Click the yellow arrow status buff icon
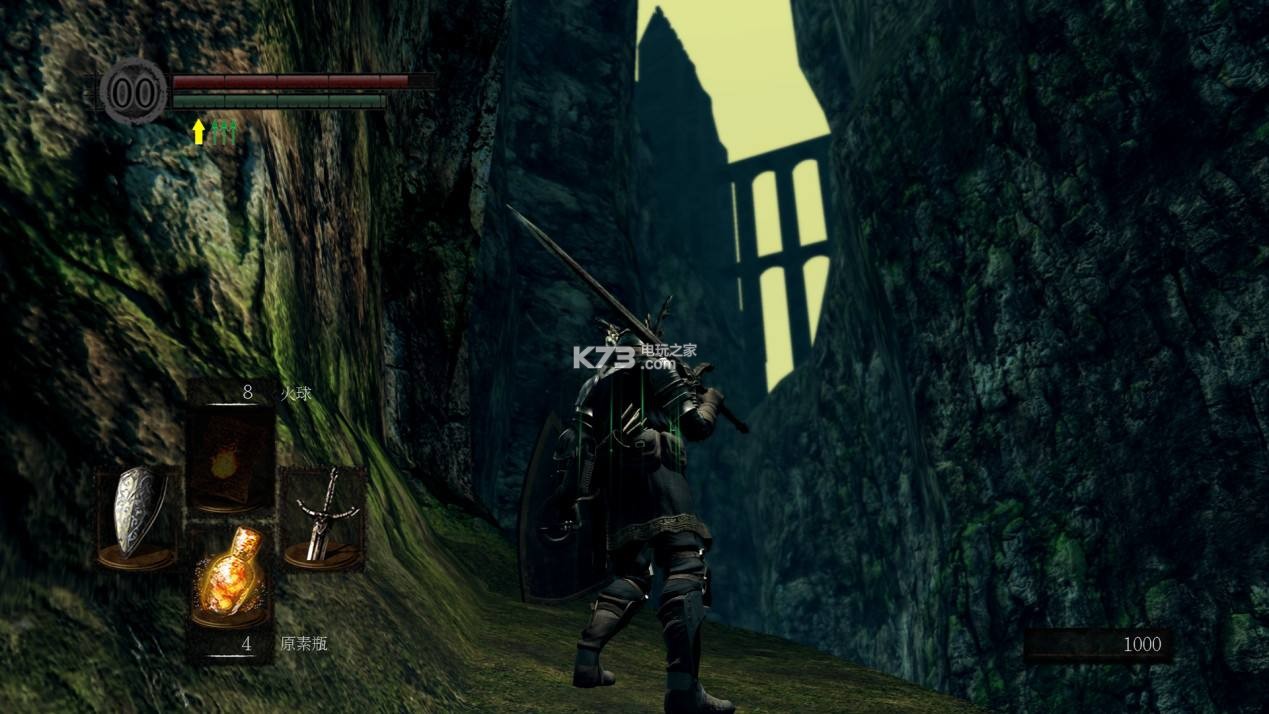Image resolution: width=1269 pixels, height=714 pixels. click(x=199, y=131)
